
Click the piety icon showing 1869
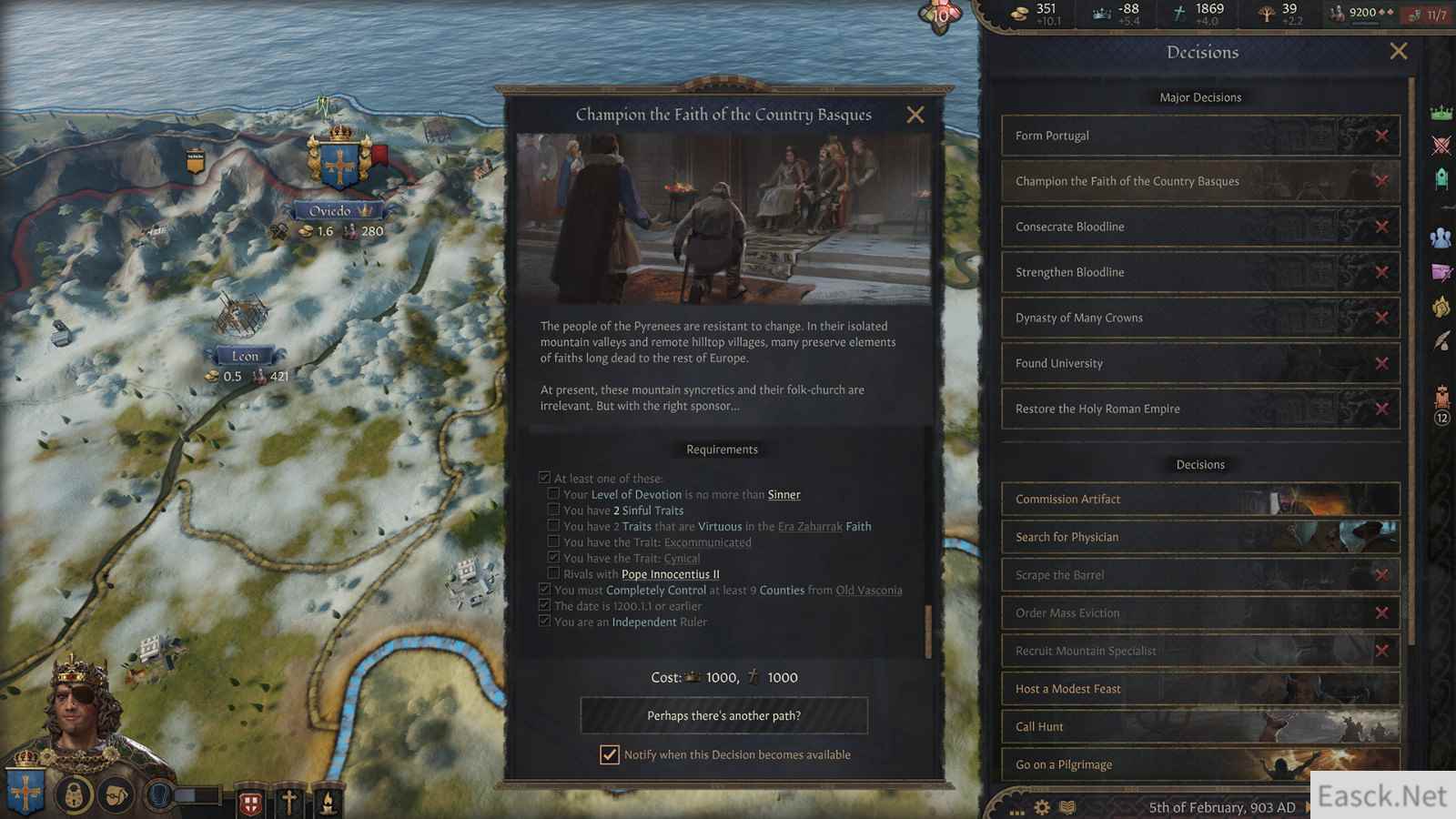(x=1178, y=12)
